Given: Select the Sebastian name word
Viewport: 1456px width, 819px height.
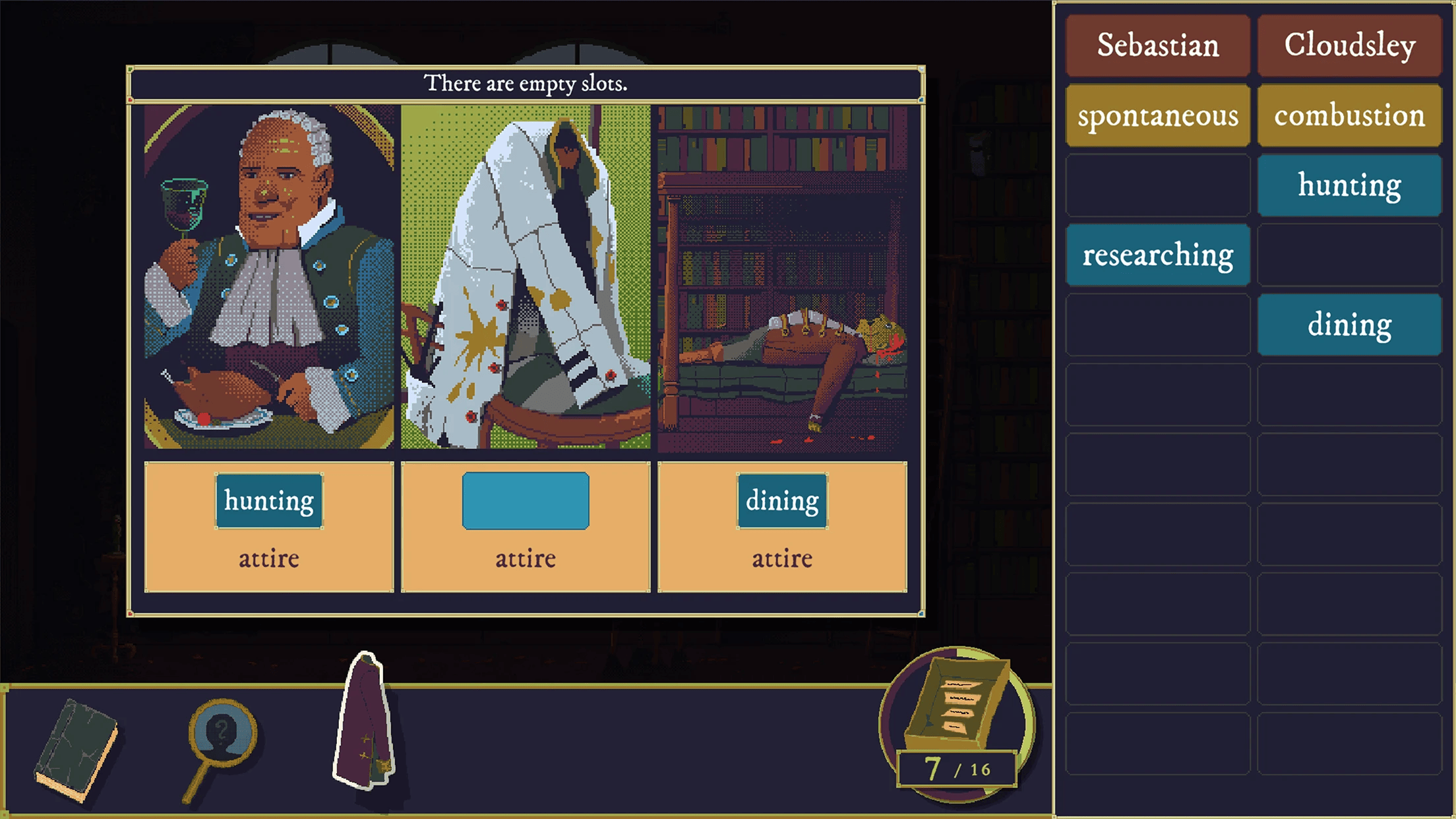Looking at the screenshot, I should pos(1157,45).
